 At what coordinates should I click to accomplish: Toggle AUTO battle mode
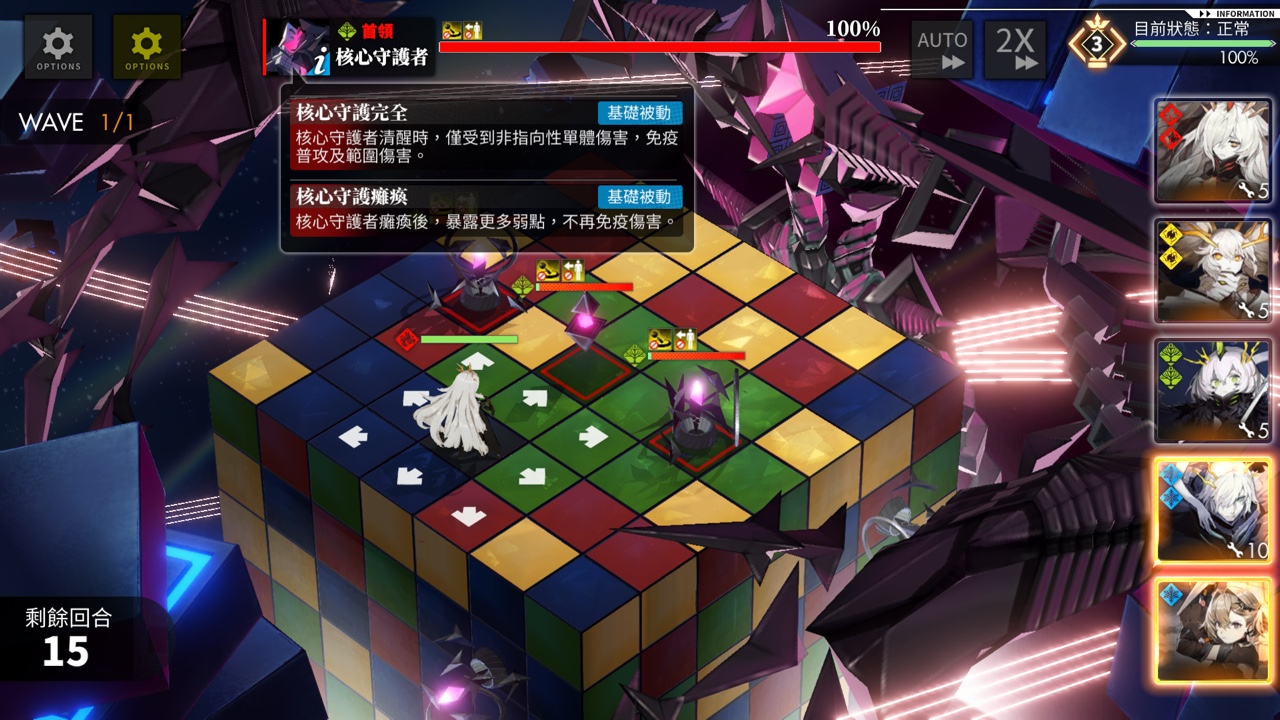click(x=942, y=49)
